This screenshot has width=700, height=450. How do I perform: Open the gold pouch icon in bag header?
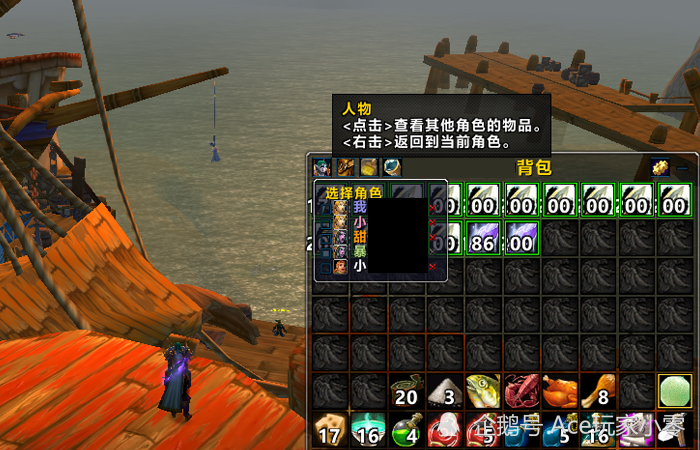pos(369,168)
